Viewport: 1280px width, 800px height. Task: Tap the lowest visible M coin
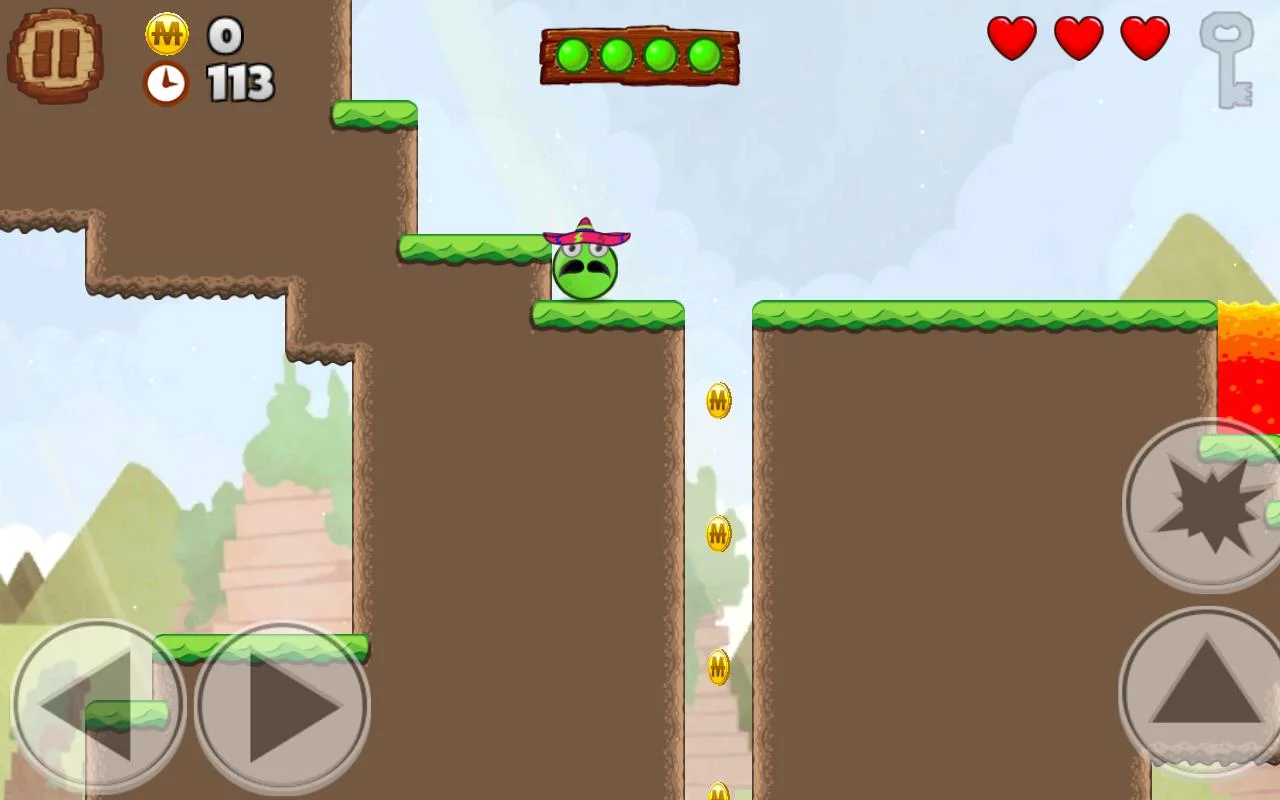pyautogui.click(x=717, y=792)
